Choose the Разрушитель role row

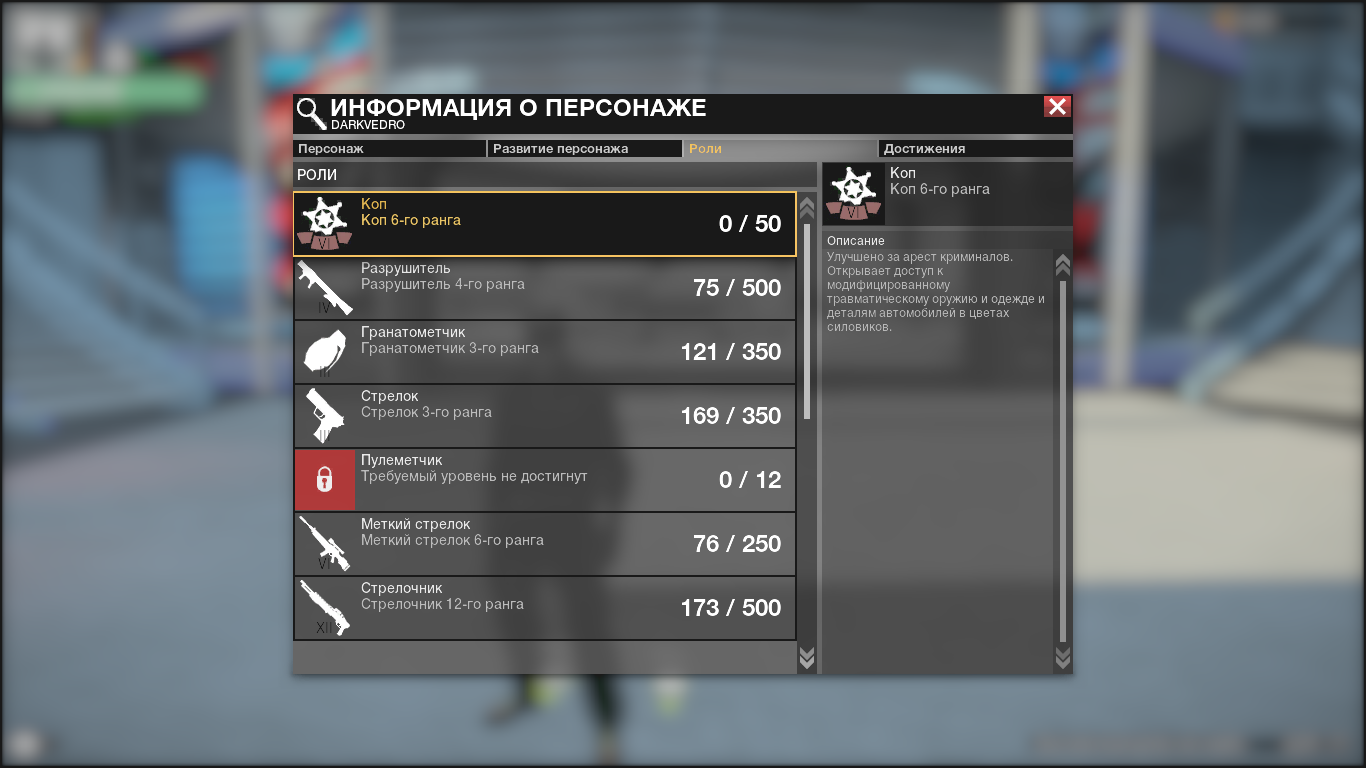pyautogui.click(x=545, y=288)
